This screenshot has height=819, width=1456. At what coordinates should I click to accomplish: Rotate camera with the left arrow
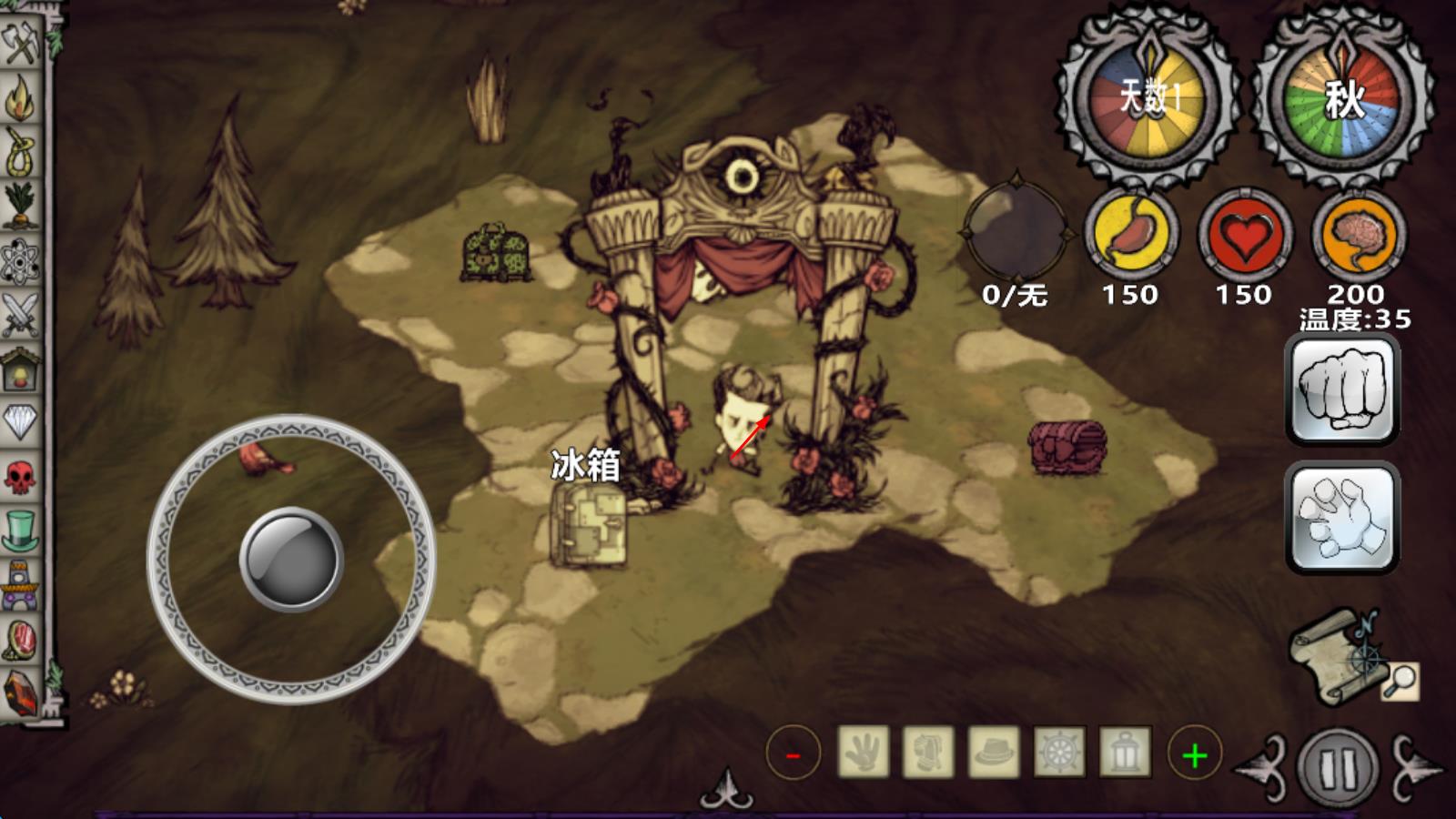(x=1263, y=767)
